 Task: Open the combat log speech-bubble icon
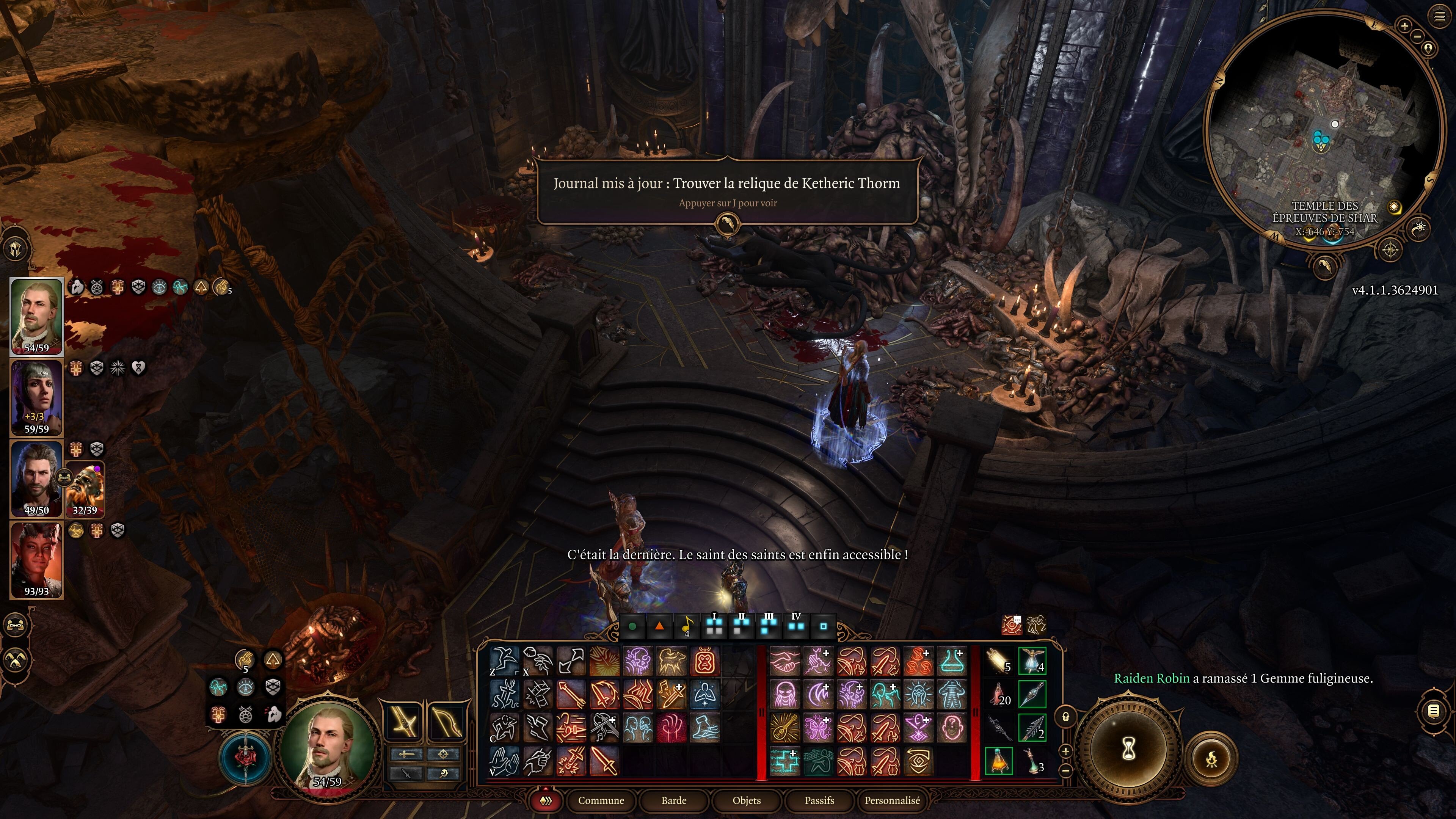click(1434, 711)
